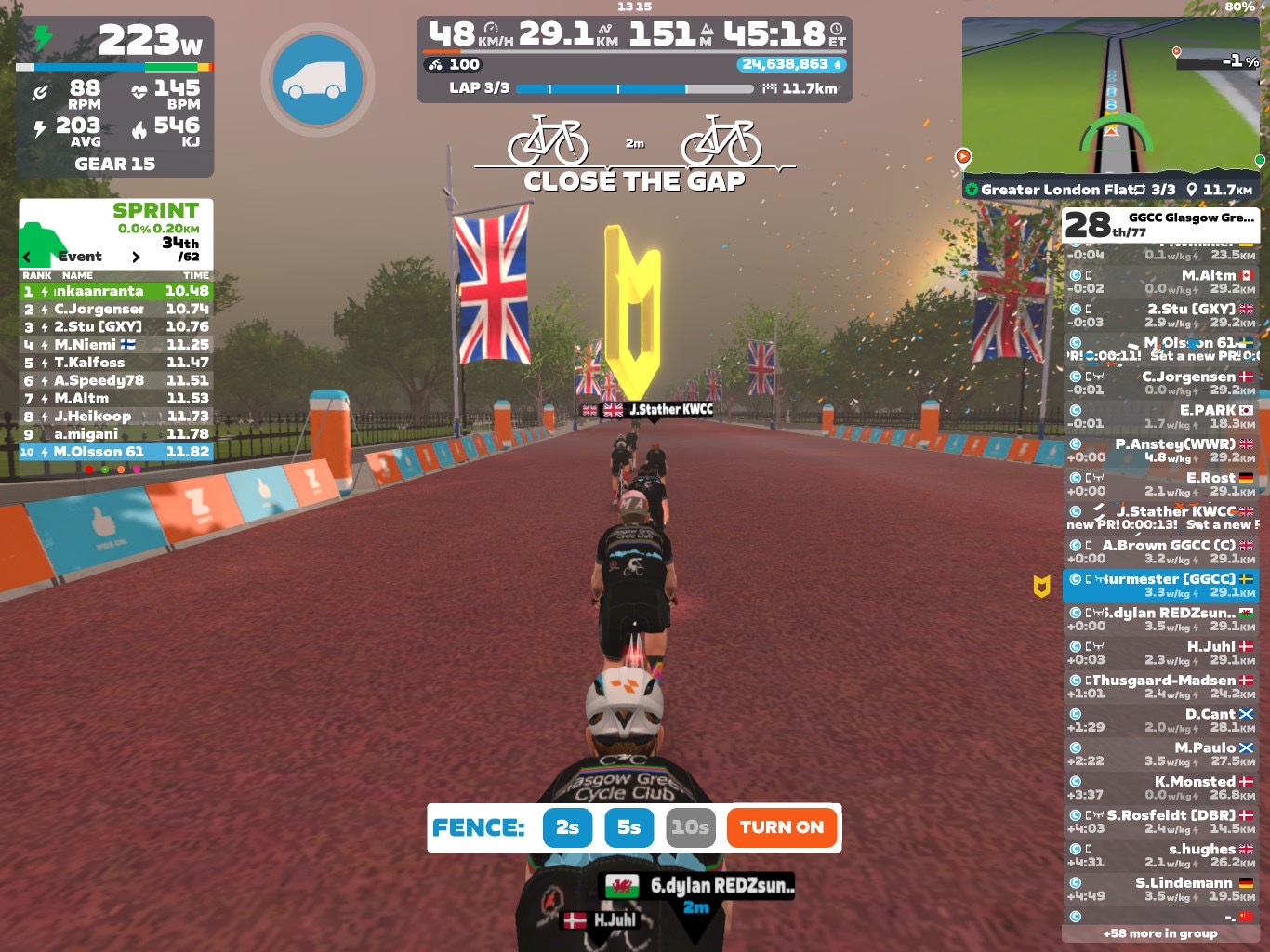Choose K.Monsted from the rider list
Viewport: 1270px width, 952px height.
pos(1160,787)
